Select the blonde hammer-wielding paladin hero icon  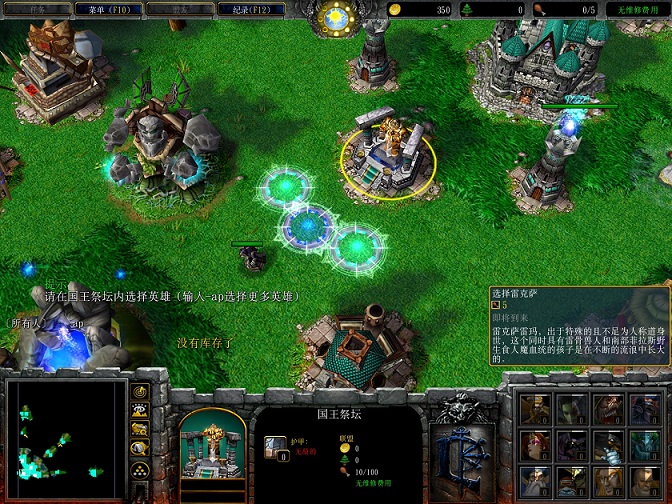point(535,409)
